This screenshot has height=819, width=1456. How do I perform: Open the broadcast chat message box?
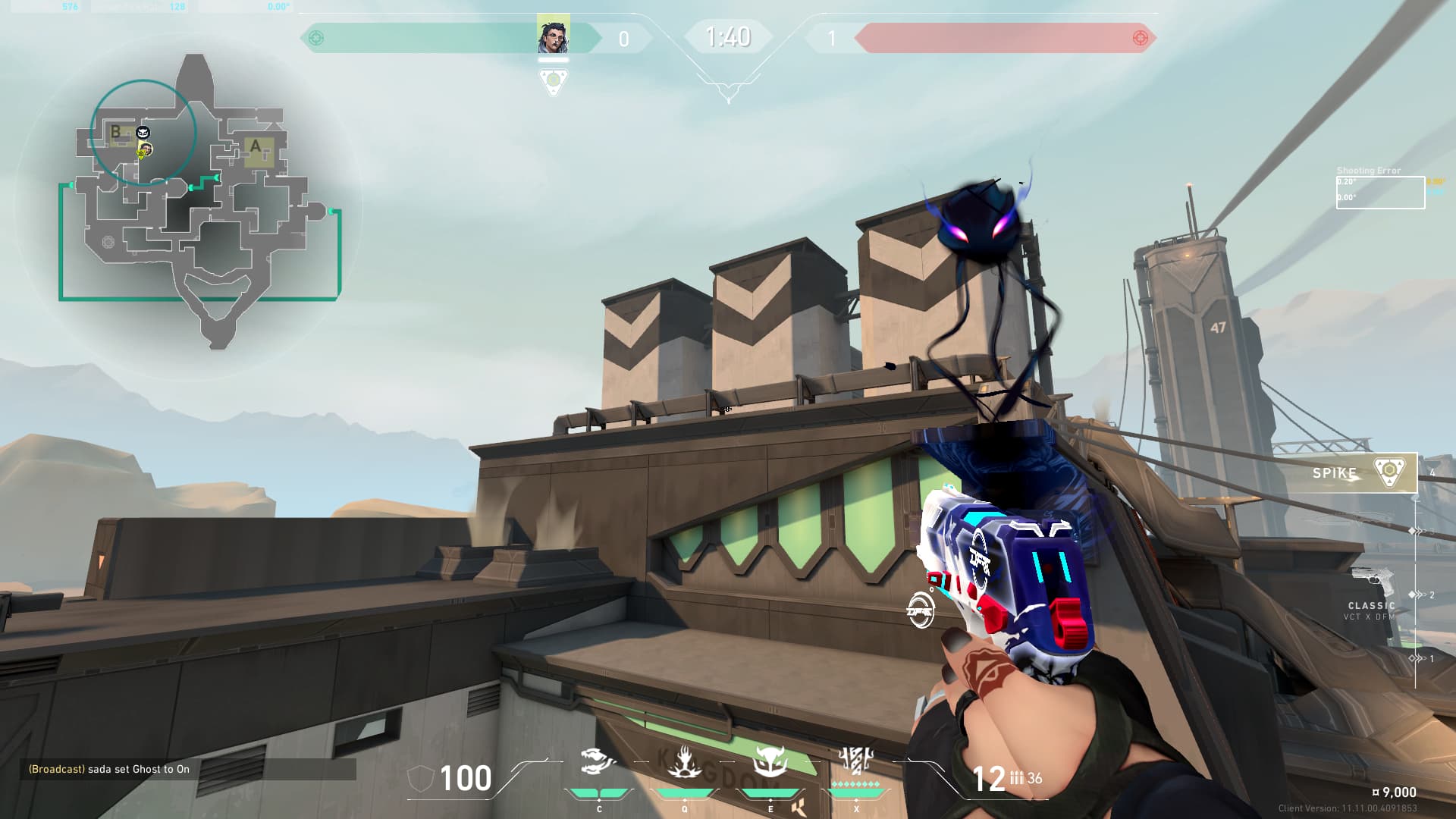click(x=188, y=769)
